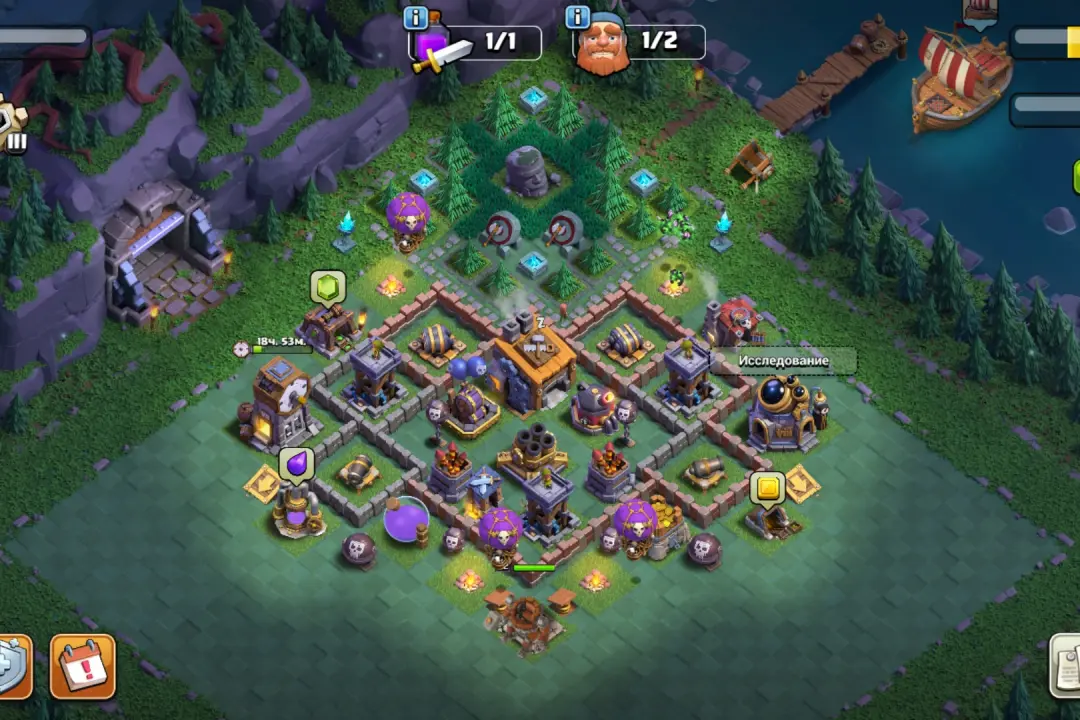Collect gold from the gold bubble
The image size is (1080, 720).
click(x=767, y=488)
